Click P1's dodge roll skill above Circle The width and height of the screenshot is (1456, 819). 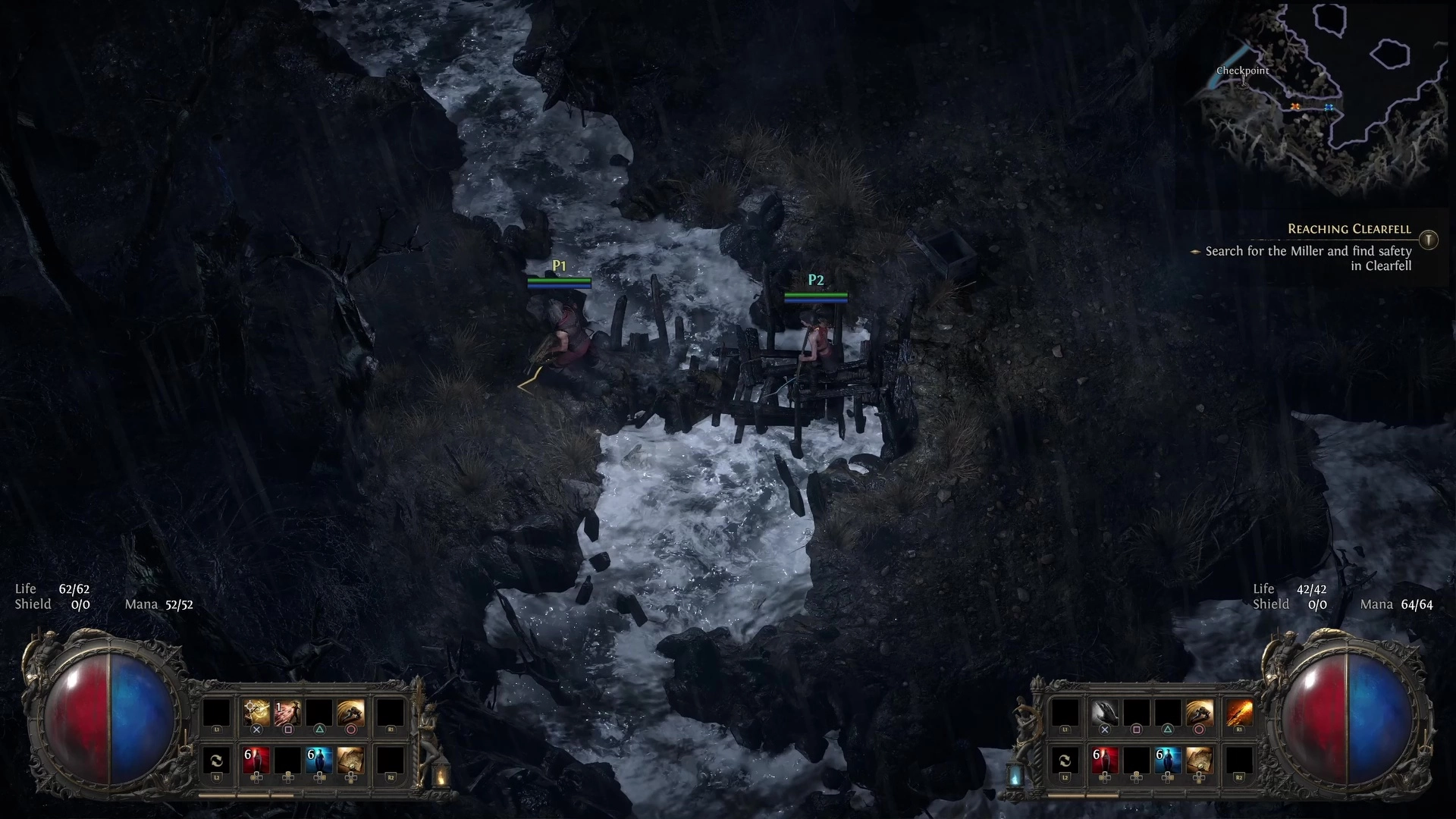pyautogui.click(x=351, y=709)
